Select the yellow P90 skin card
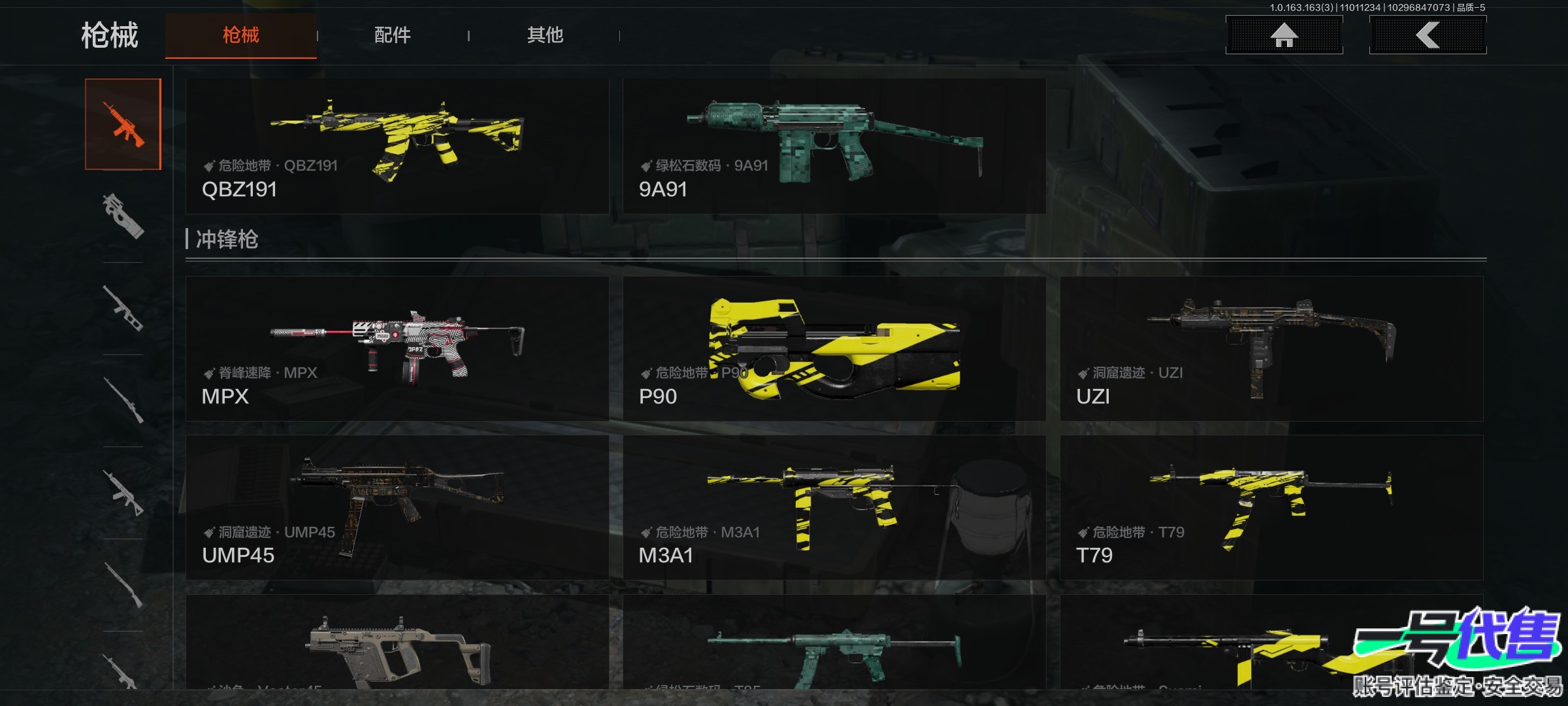The height and width of the screenshot is (706, 1568). [834, 348]
